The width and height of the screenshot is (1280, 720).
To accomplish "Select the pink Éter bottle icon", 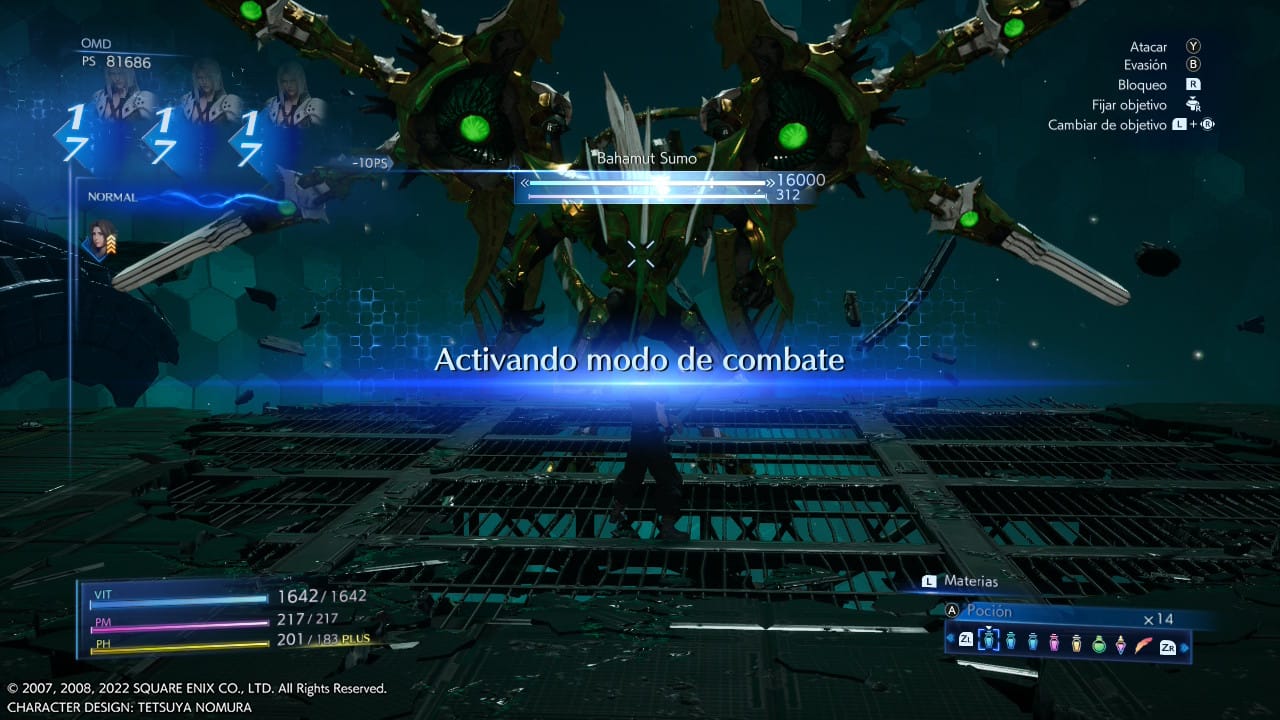I will (x=1054, y=644).
